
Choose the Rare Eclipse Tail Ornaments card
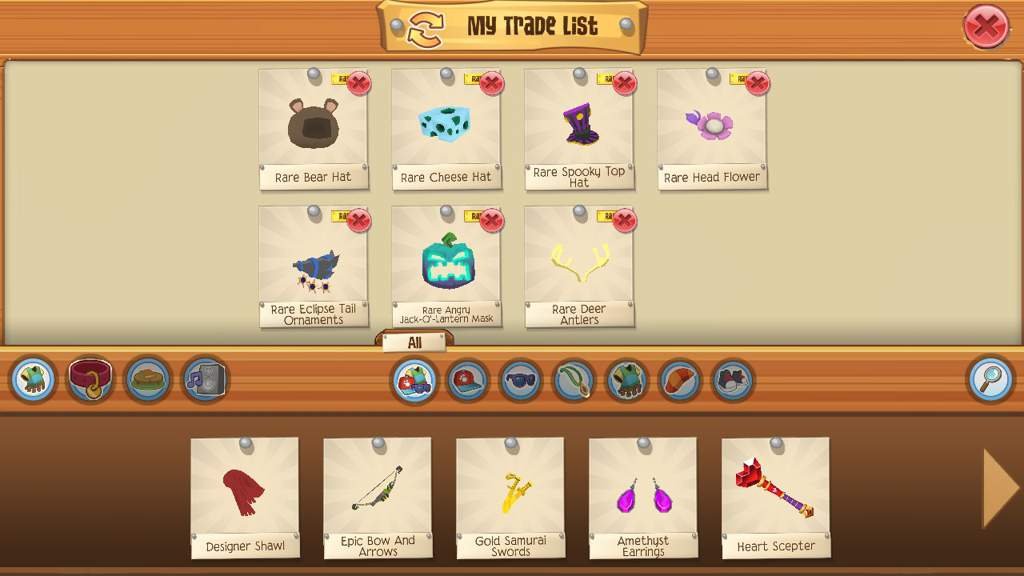point(313,263)
